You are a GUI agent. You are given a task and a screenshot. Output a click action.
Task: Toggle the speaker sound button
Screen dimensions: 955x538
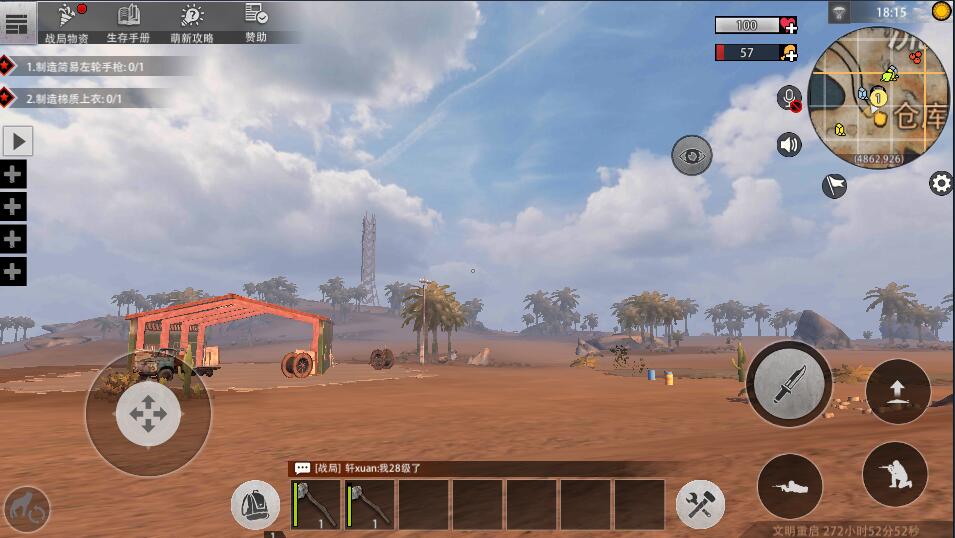pos(789,145)
